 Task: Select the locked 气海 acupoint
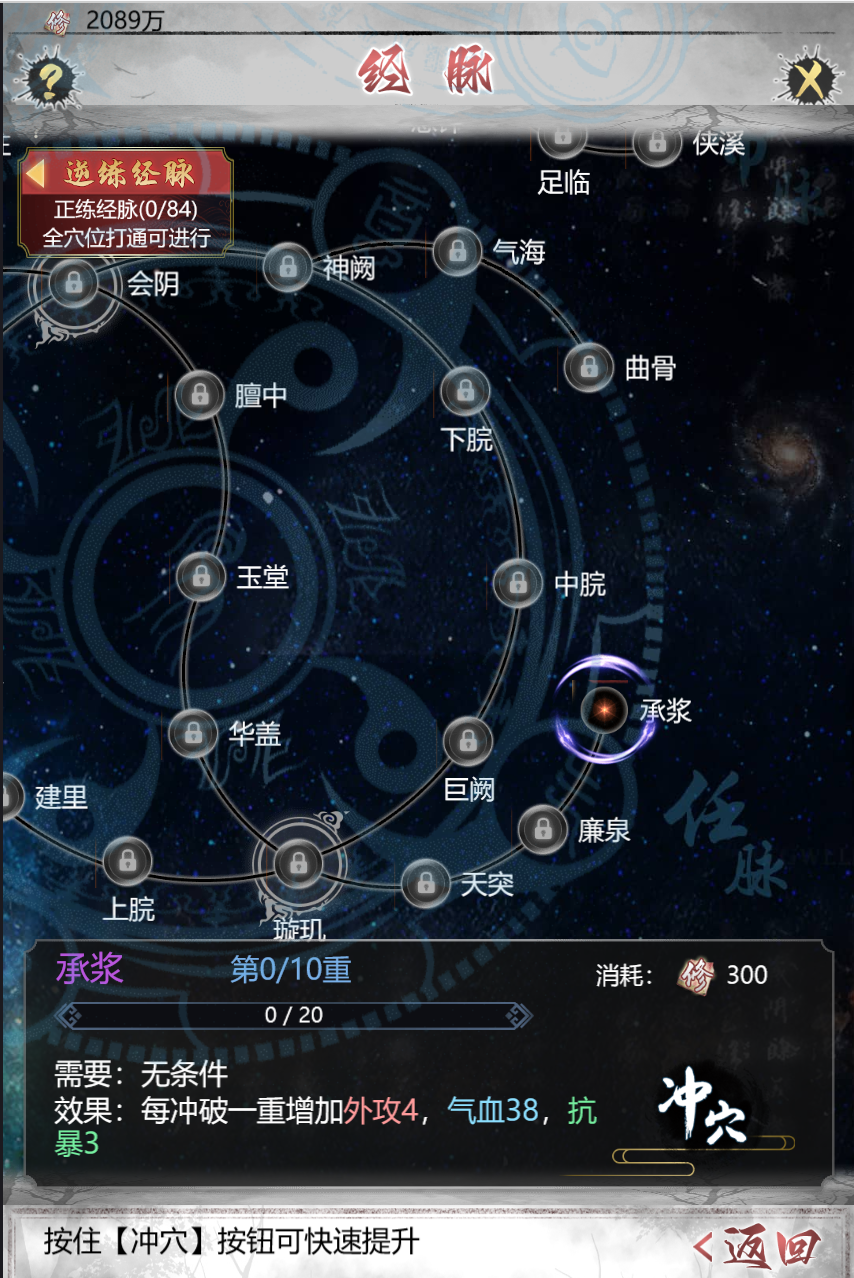[x=458, y=251]
